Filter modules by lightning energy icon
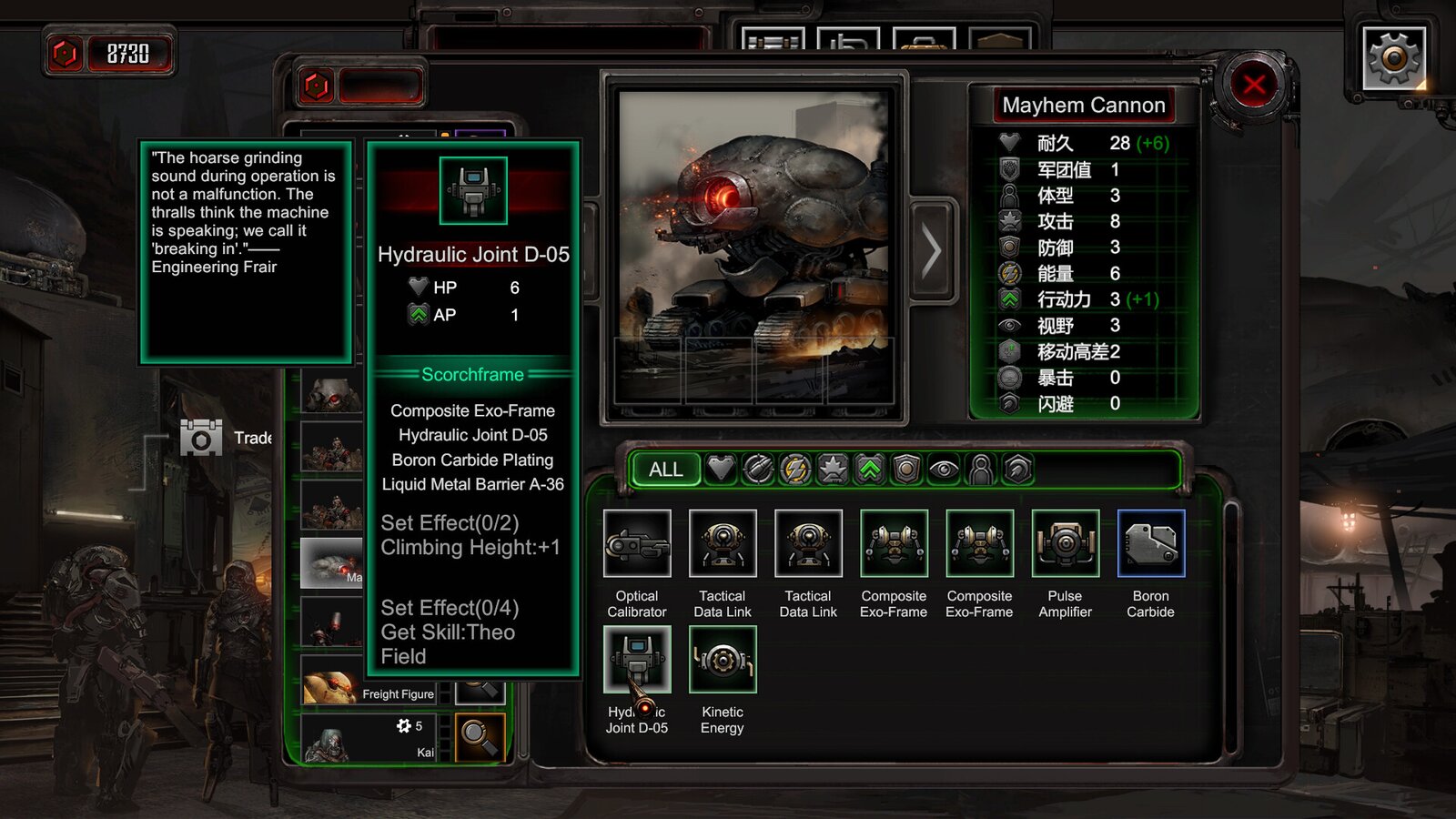The width and height of the screenshot is (1456, 819). click(795, 470)
